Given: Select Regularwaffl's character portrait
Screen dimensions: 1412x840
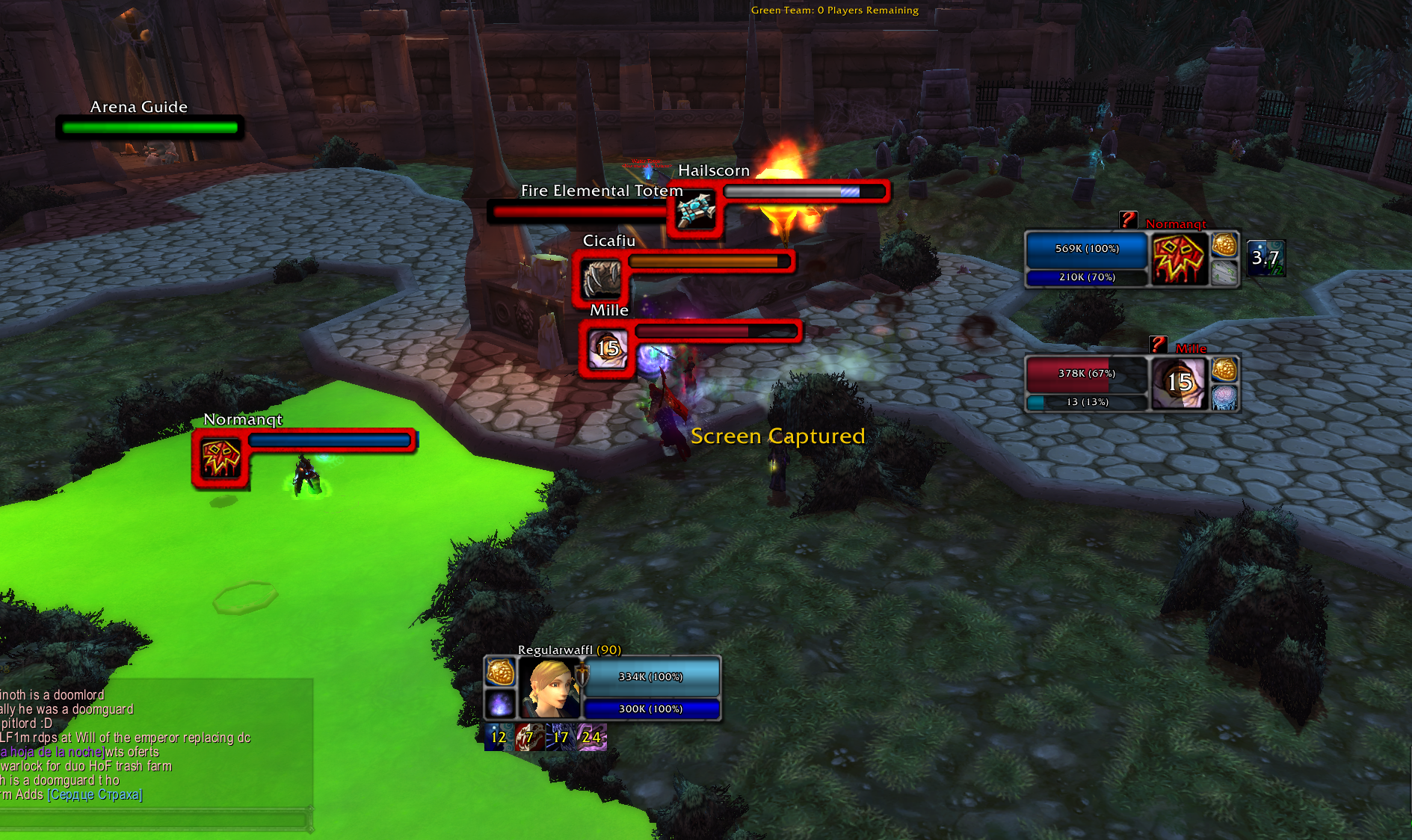Looking at the screenshot, I should pyautogui.click(x=549, y=688).
